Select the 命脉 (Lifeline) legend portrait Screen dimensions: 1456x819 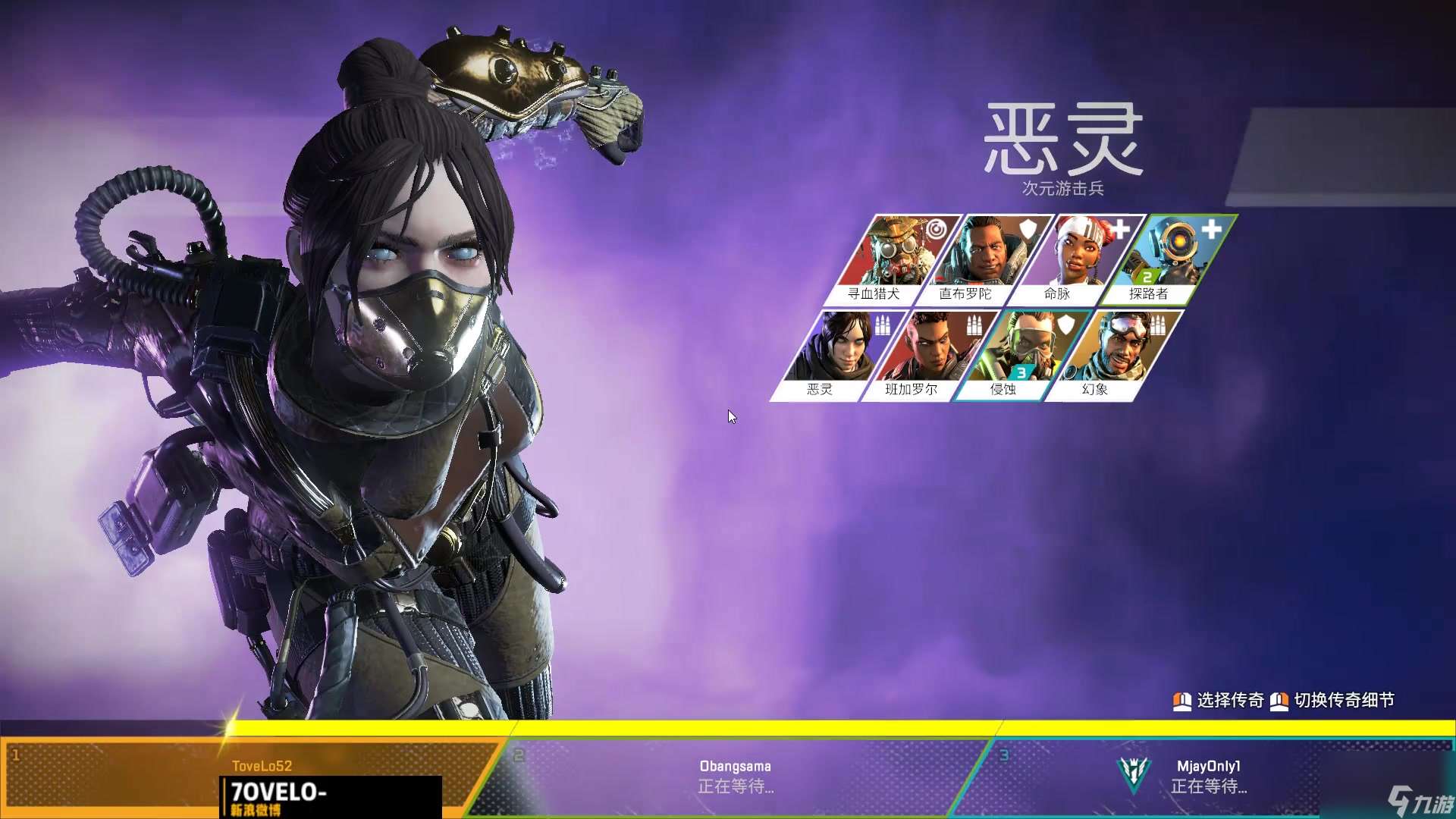point(1080,254)
